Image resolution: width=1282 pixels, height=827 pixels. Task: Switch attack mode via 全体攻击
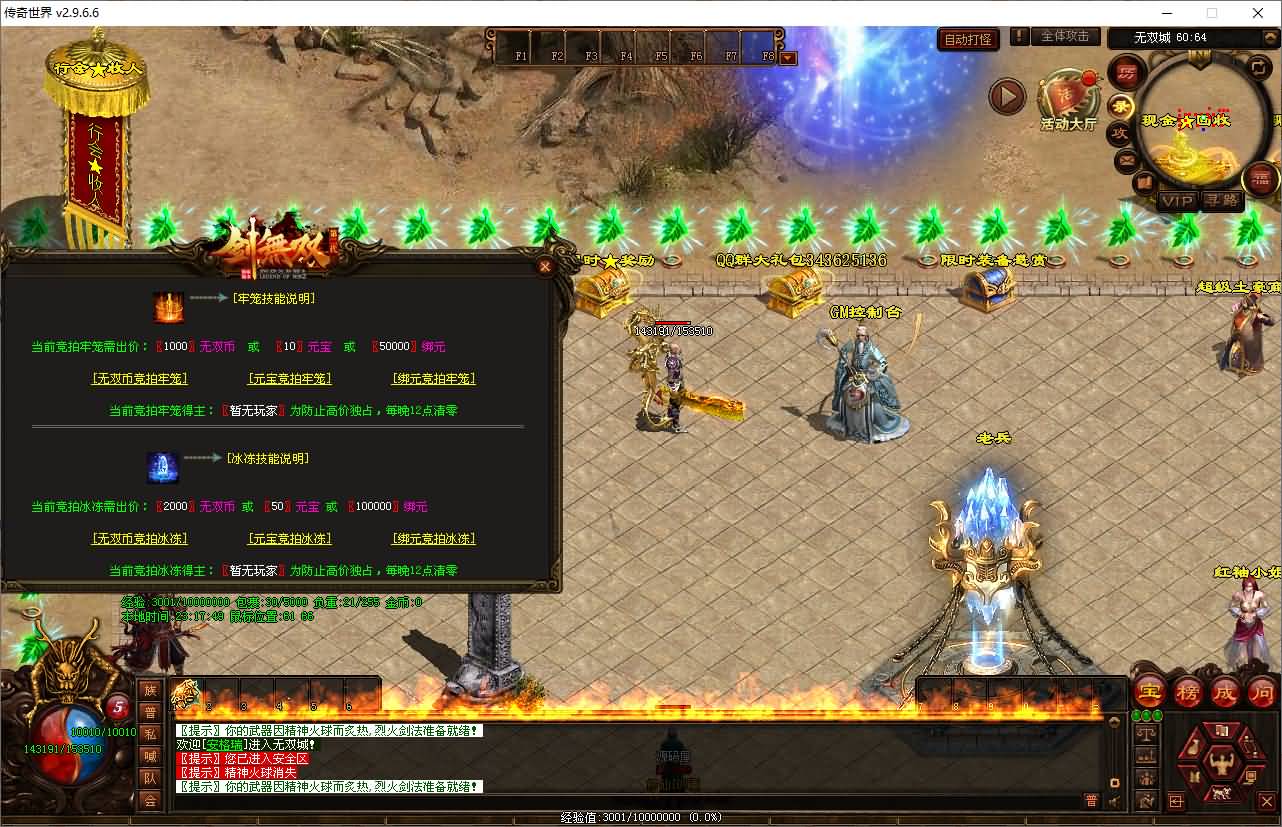click(x=1064, y=36)
